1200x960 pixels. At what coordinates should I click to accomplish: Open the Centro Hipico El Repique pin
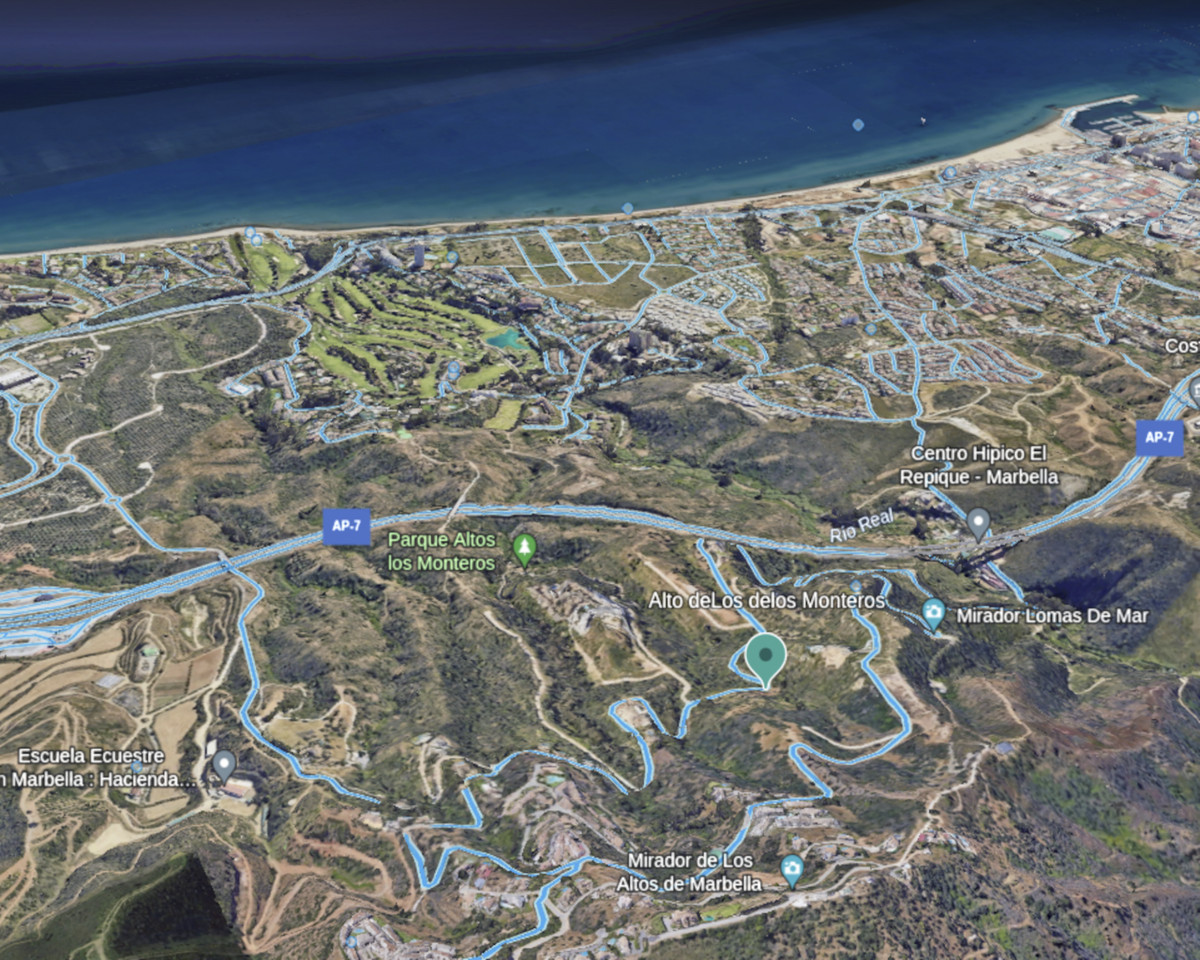[x=978, y=522]
